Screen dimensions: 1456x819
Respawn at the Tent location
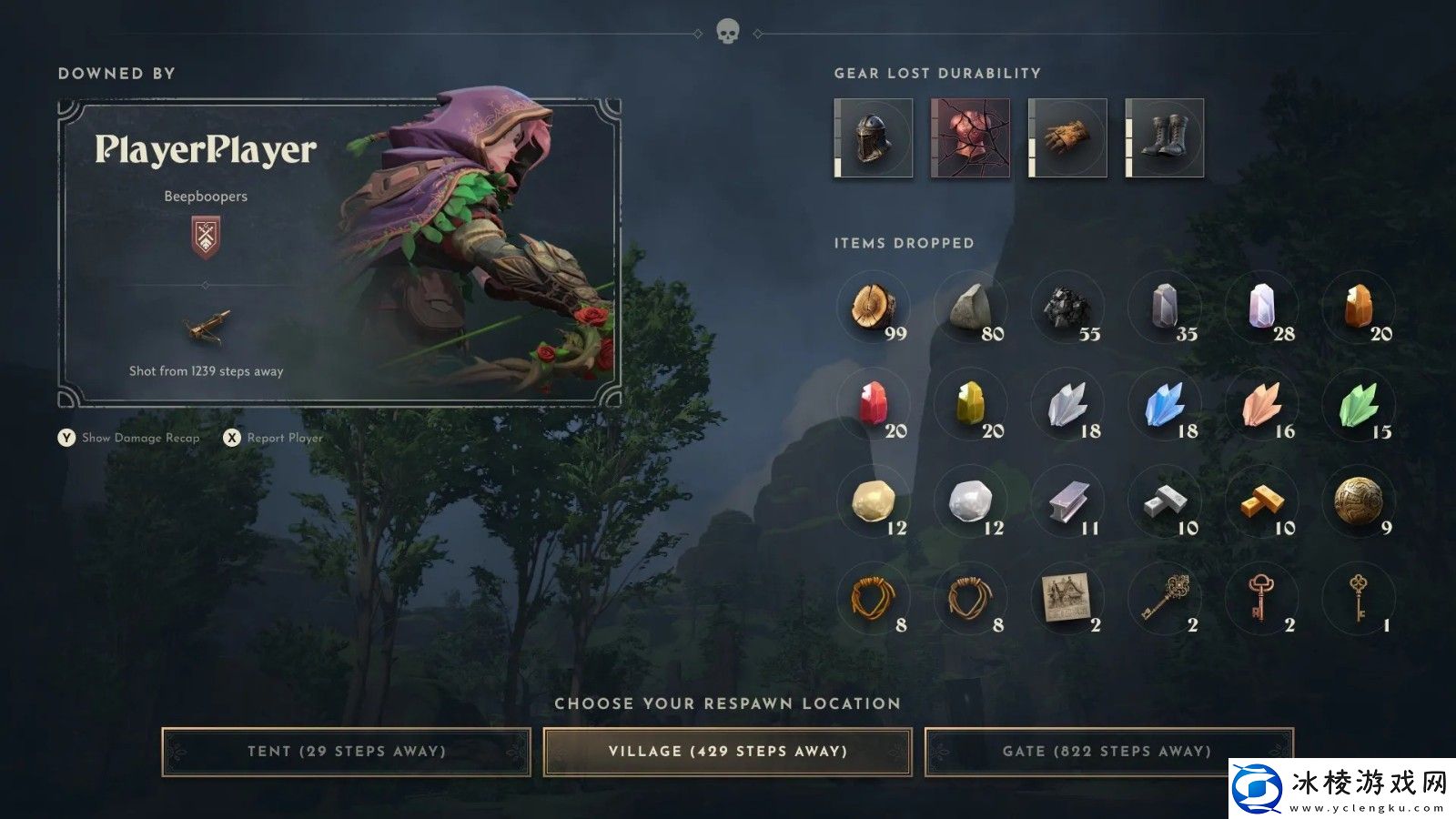click(346, 752)
